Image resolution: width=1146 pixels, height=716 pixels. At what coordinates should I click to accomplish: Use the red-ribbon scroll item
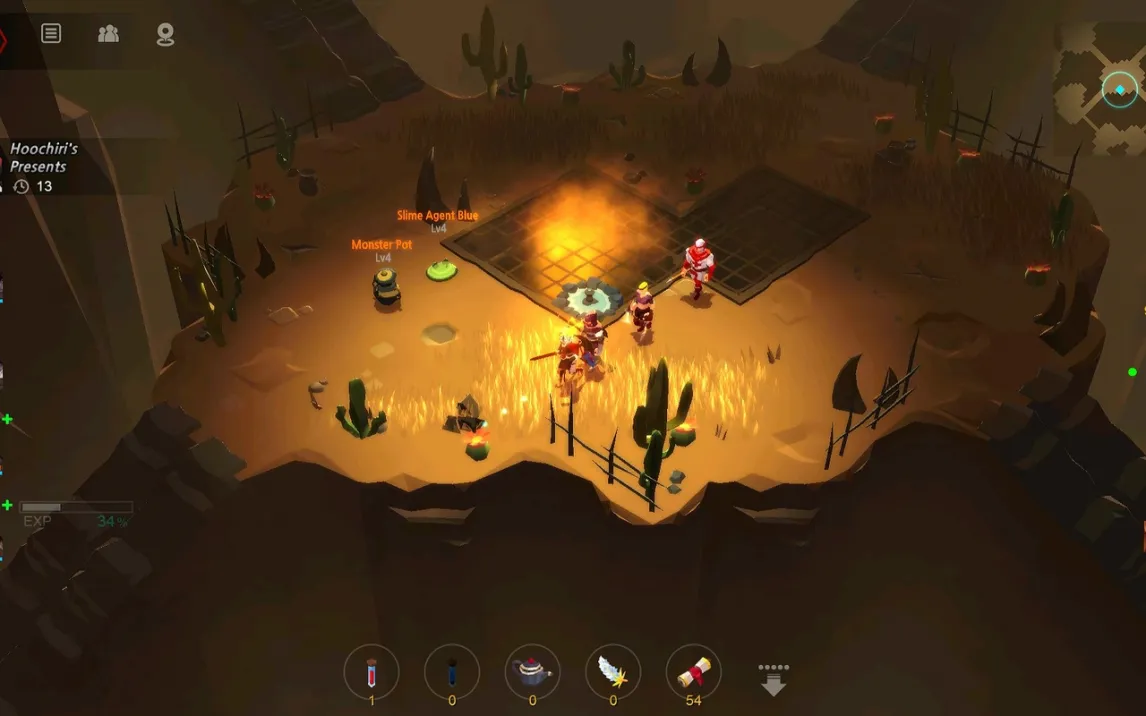[693, 672]
